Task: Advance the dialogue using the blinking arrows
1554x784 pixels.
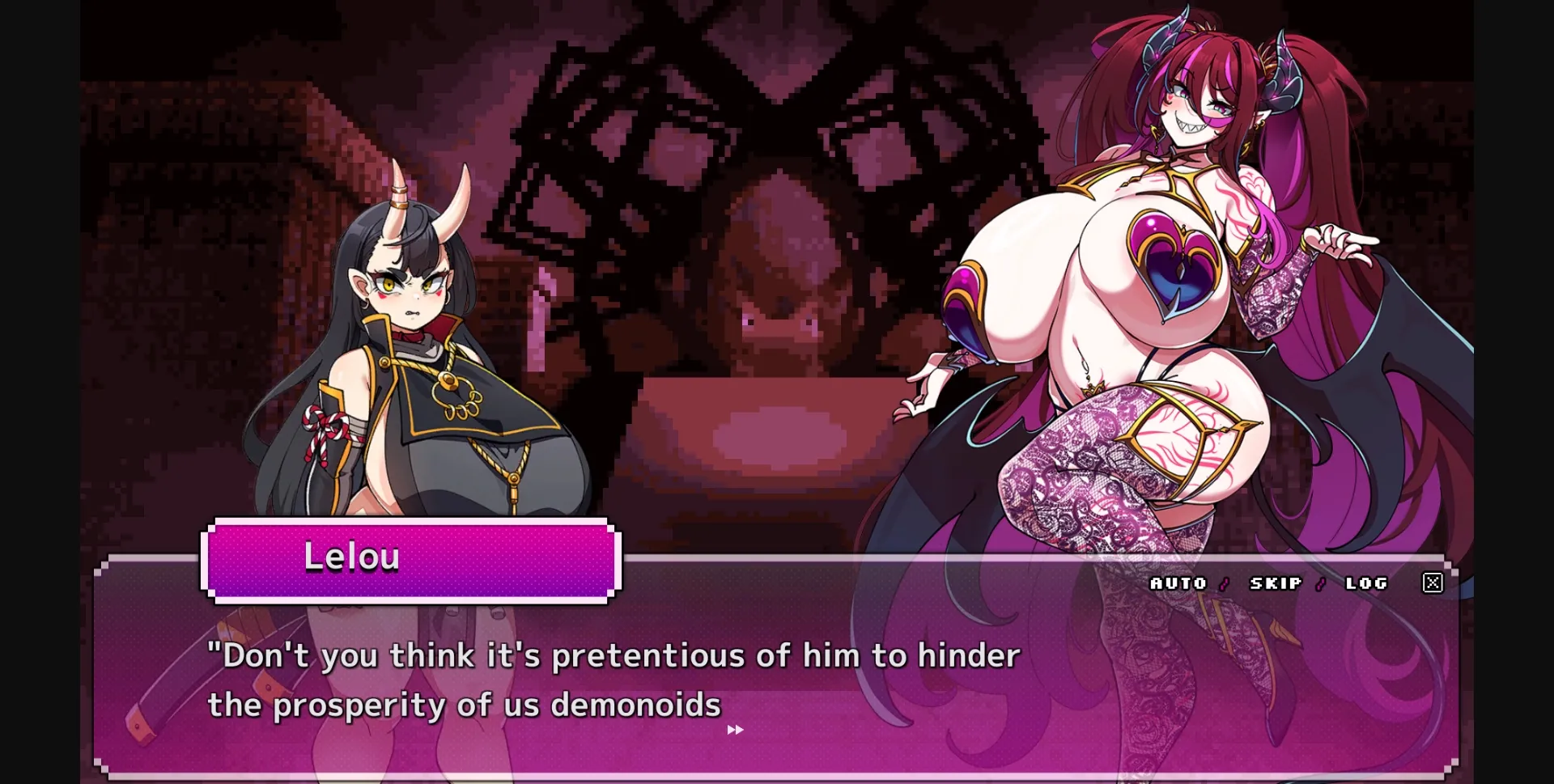Action: point(733,731)
